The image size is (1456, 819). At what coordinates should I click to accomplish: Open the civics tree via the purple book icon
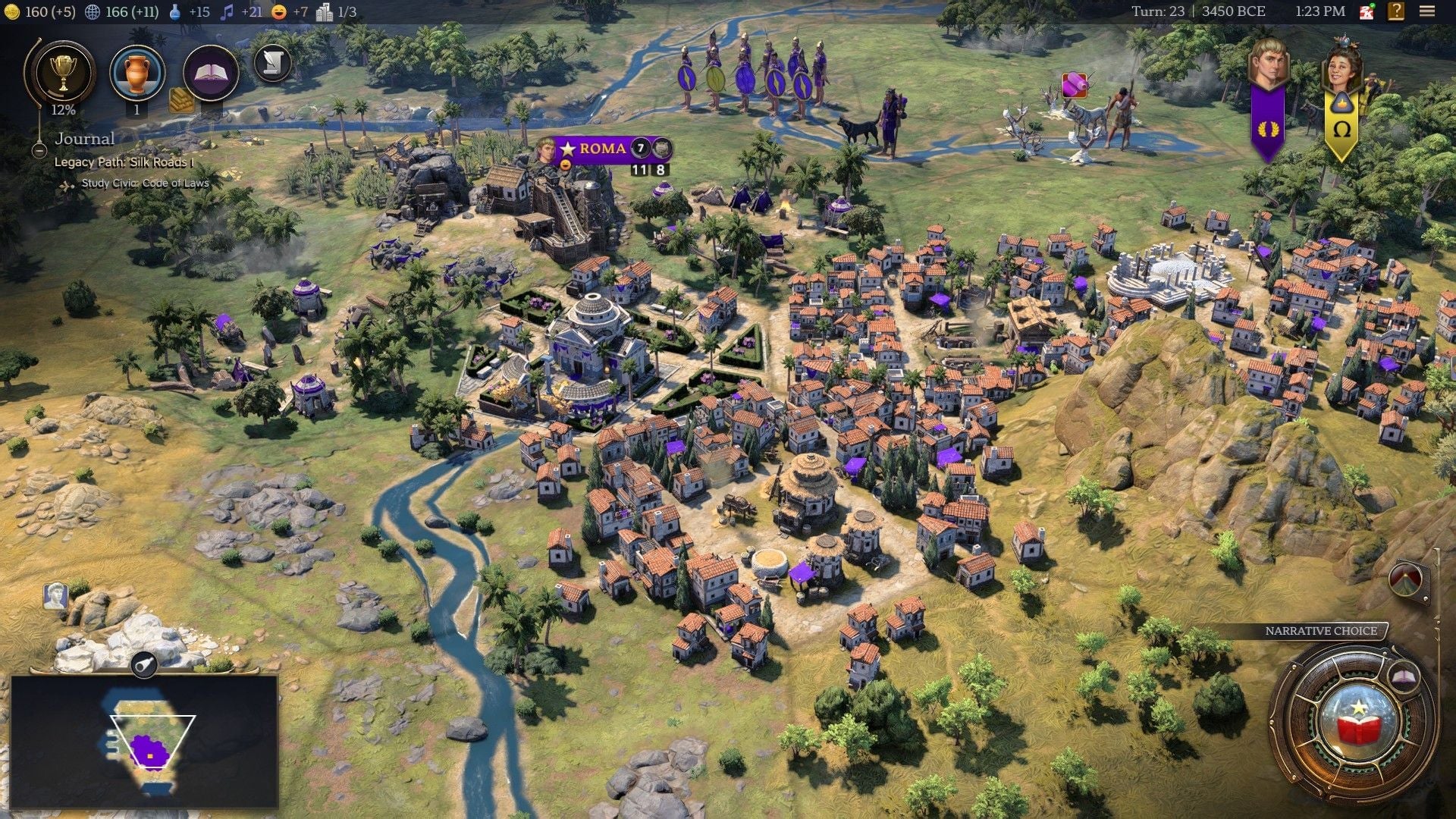(211, 74)
